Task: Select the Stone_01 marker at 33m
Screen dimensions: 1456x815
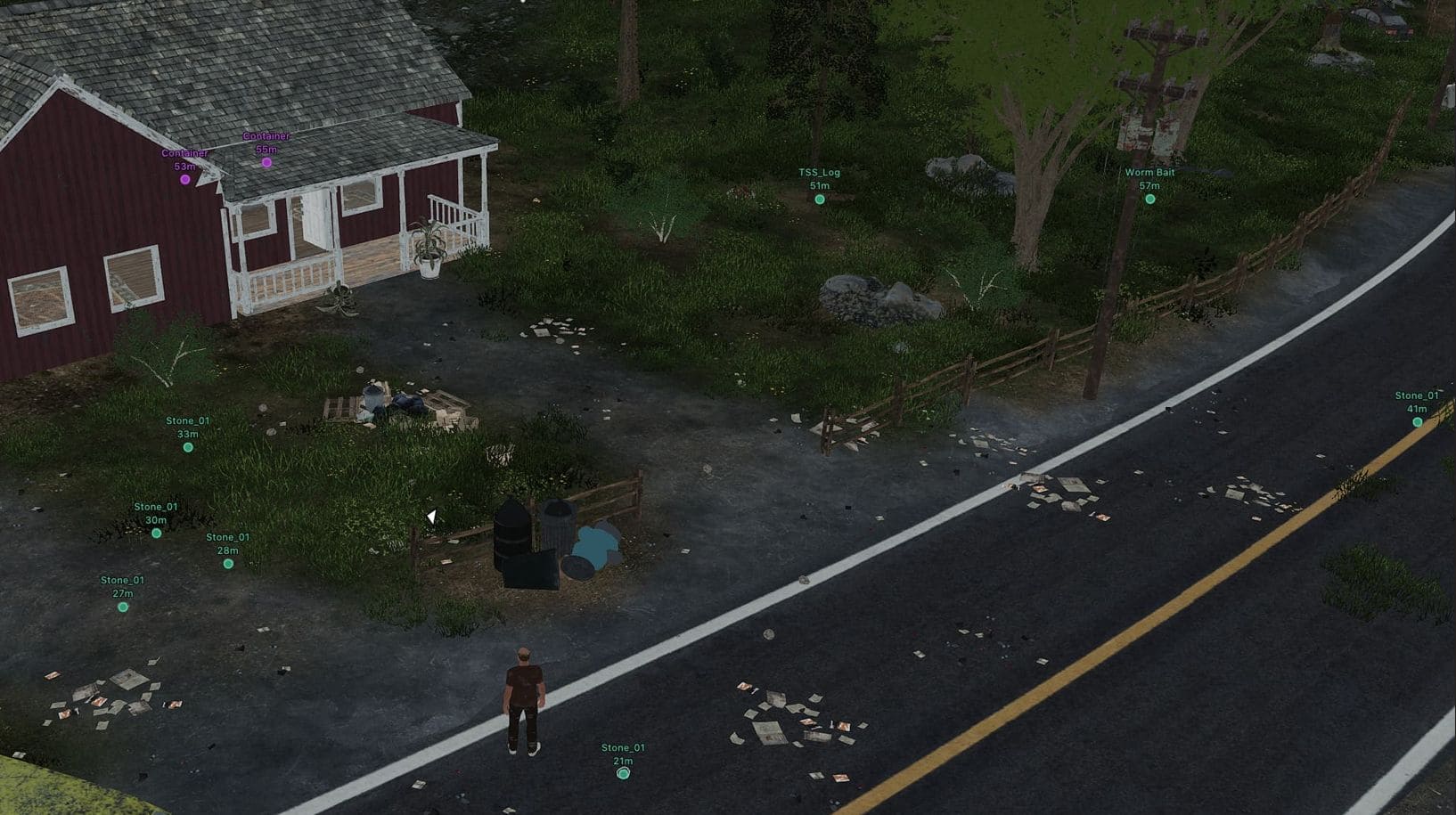Action: 188,447
